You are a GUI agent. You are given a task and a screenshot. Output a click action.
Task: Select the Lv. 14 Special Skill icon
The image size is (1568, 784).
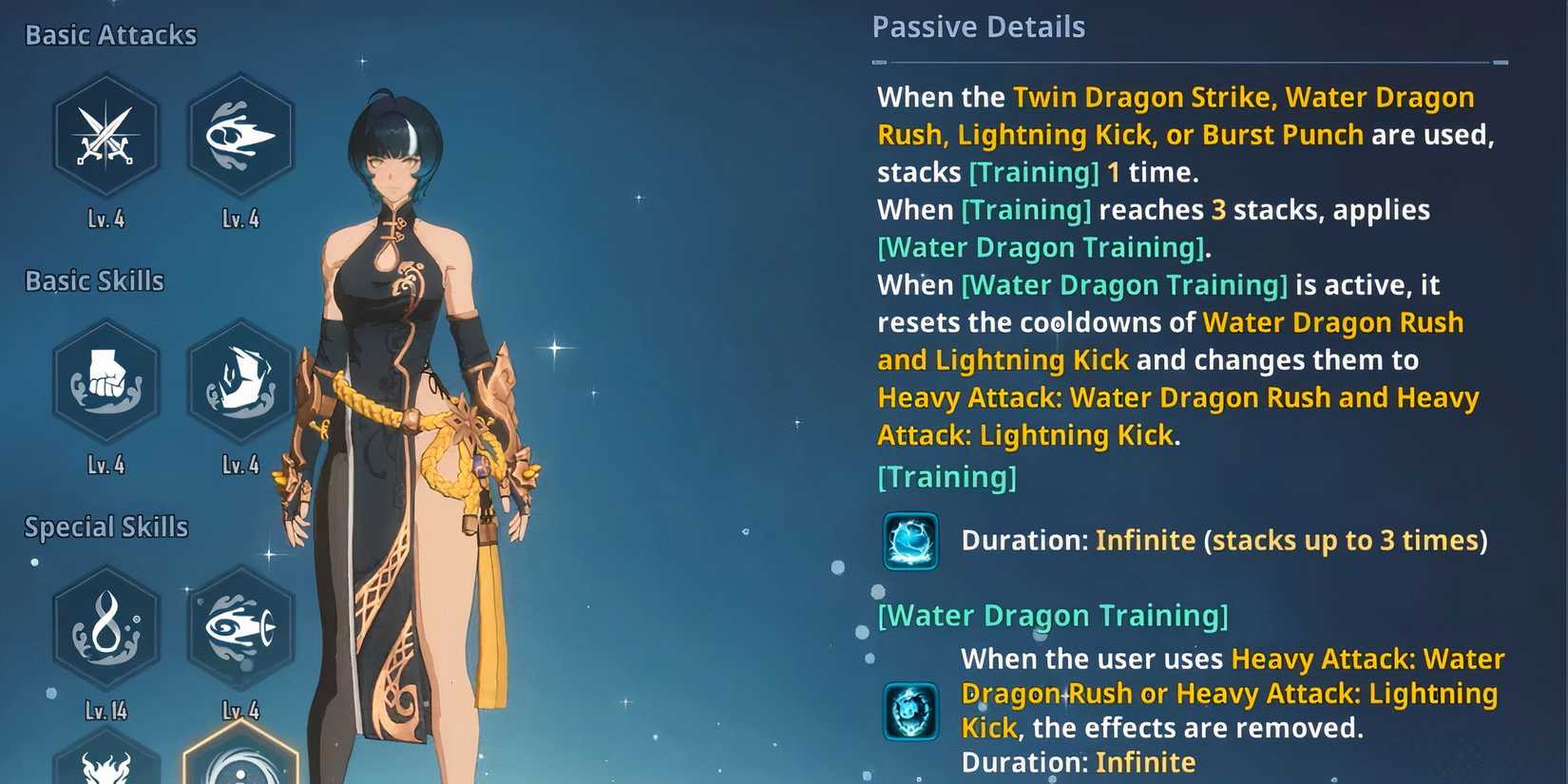pyautogui.click(x=106, y=627)
